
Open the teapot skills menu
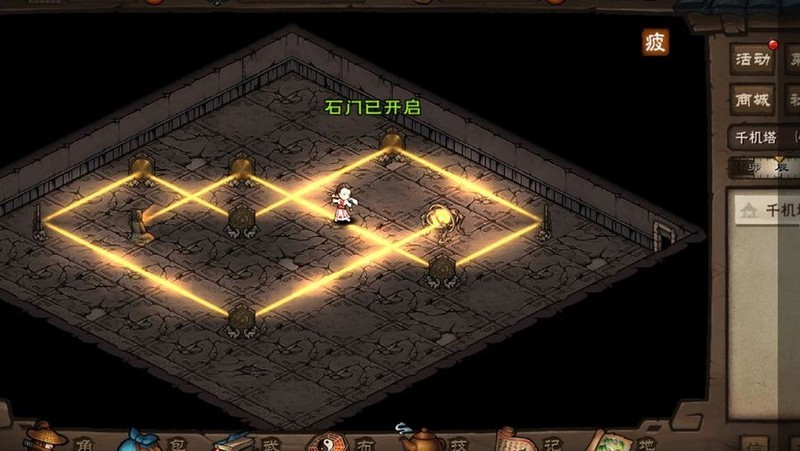tap(420, 438)
